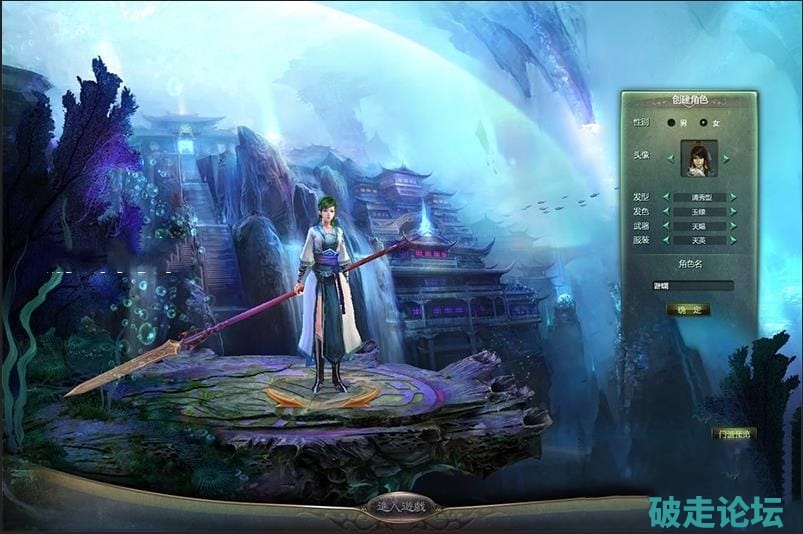Viewport: 803px width, 534px height.
Task: Choose the next hair color (发色)
Action: pos(733,212)
